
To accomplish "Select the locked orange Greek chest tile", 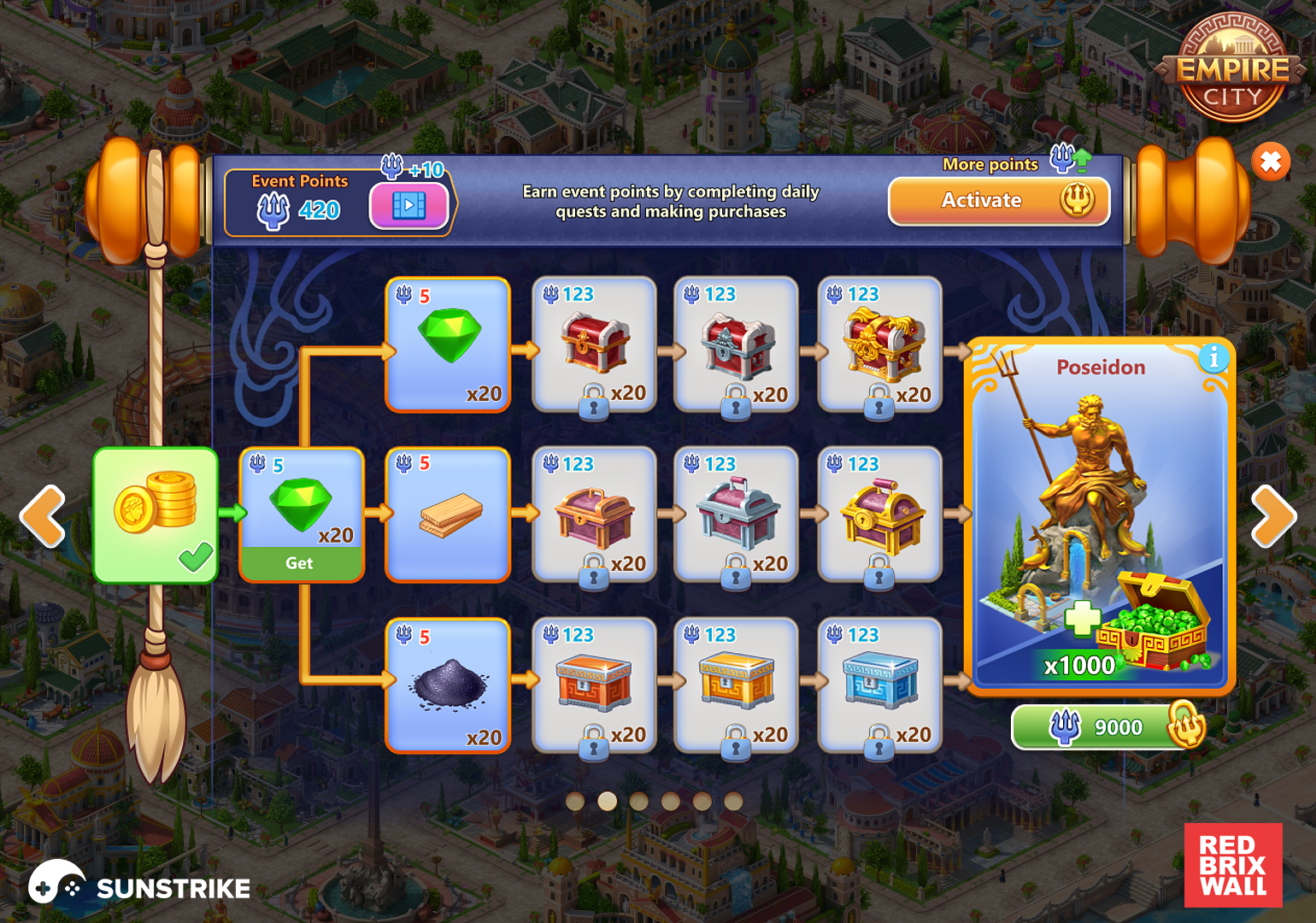I will tap(594, 685).
